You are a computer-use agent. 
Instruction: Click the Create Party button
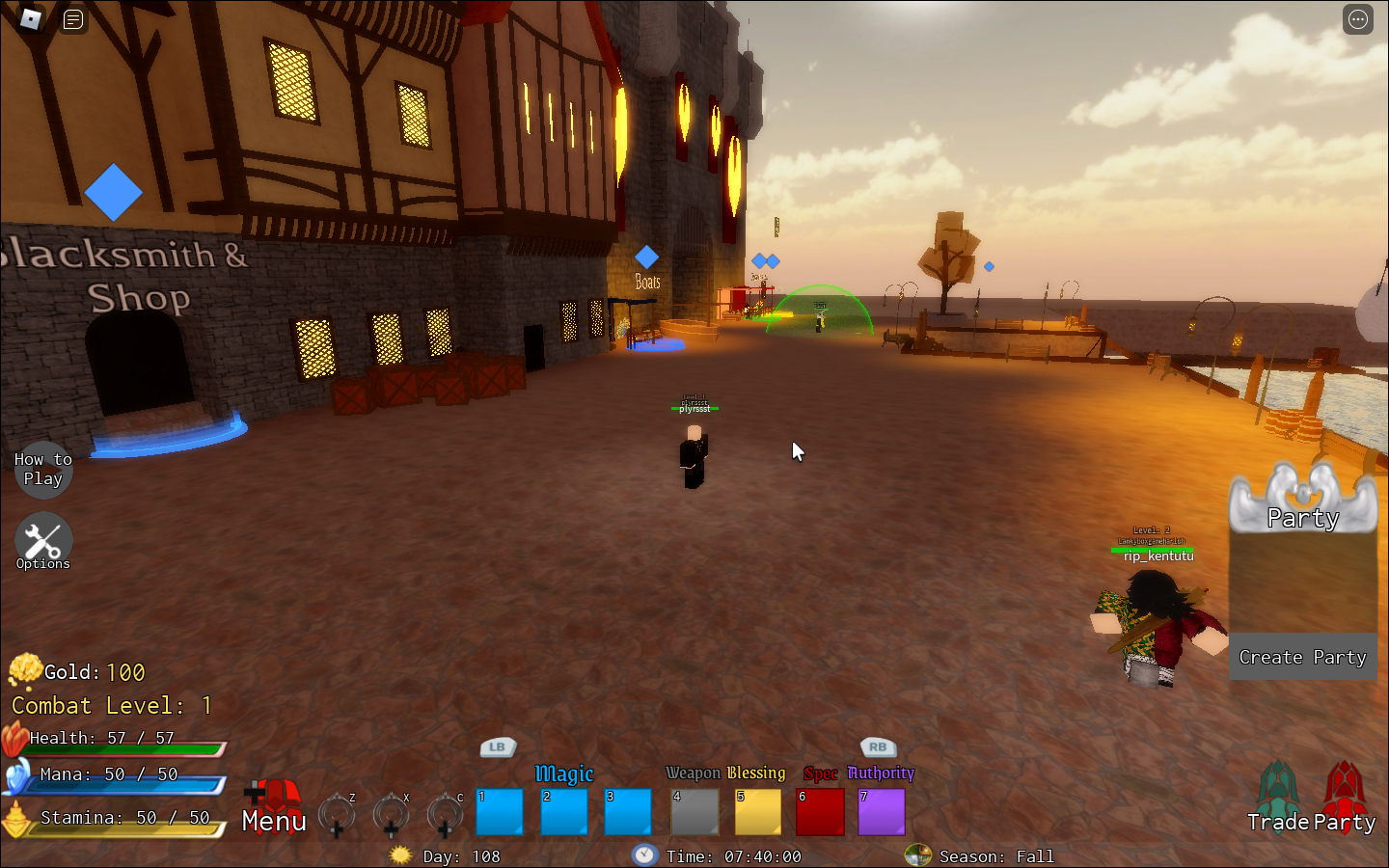tap(1302, 657)
